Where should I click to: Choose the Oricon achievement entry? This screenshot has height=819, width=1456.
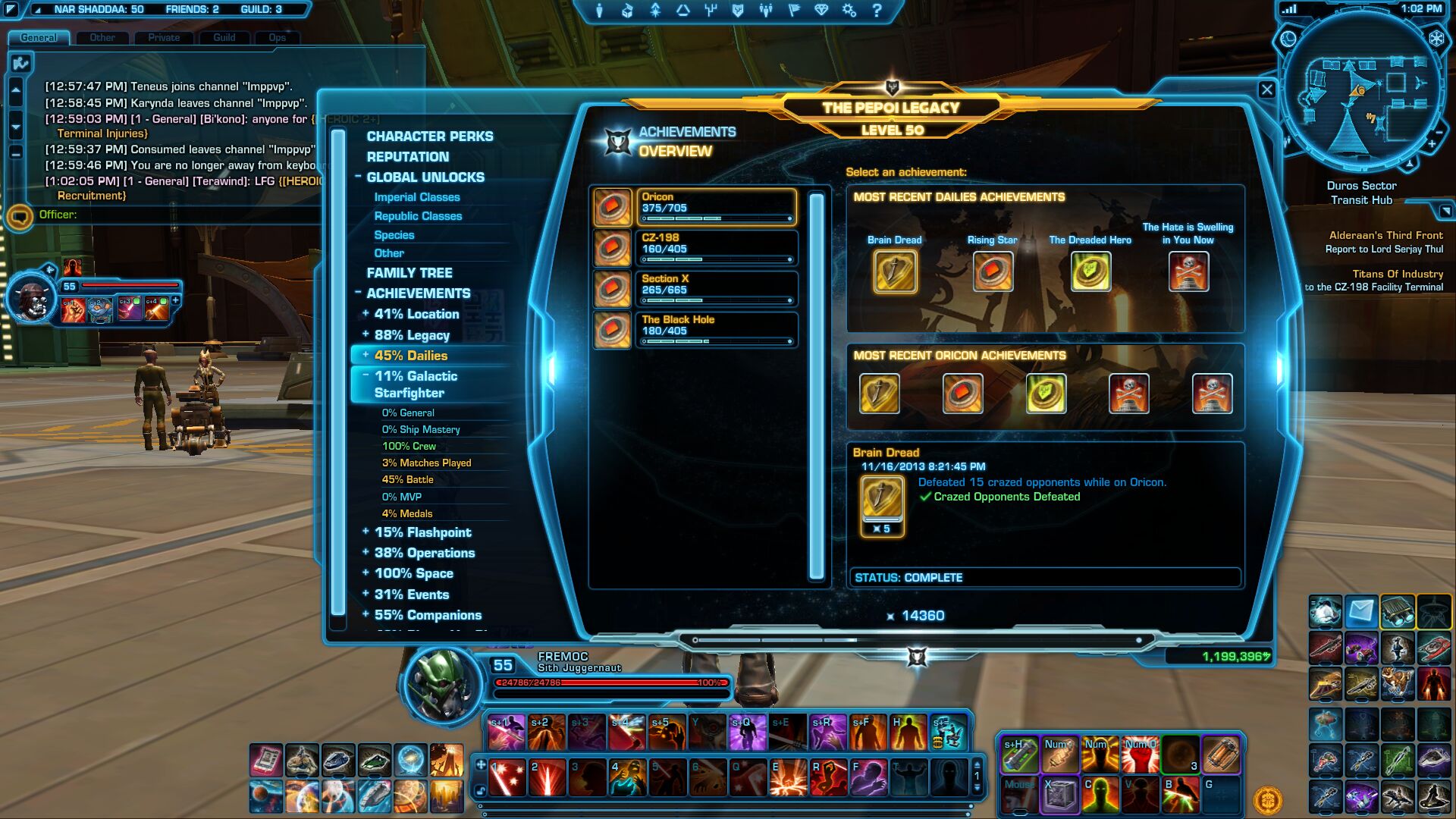(x=715, y=207)
